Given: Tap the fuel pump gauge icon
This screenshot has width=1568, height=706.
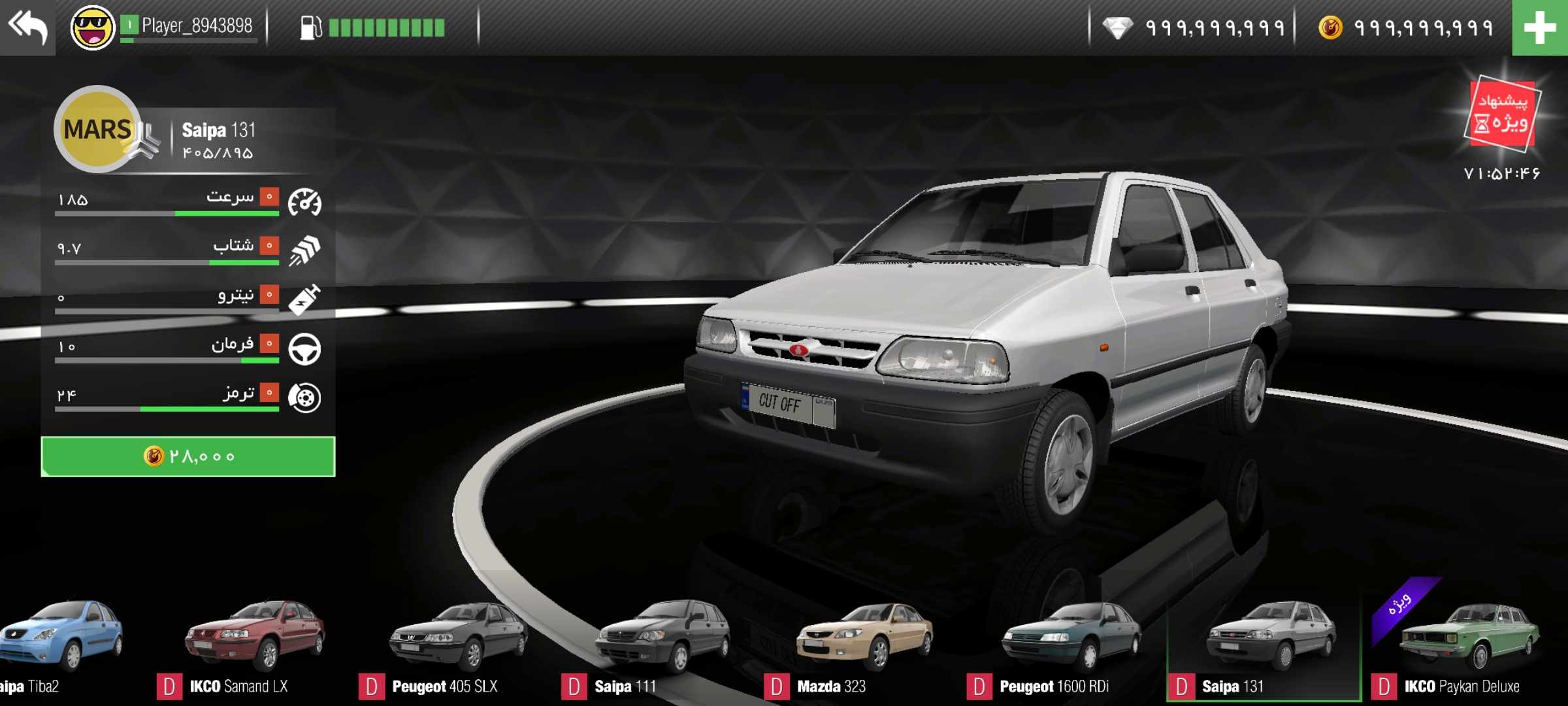Looking at the screenshot, I should (x=310, y=27).
